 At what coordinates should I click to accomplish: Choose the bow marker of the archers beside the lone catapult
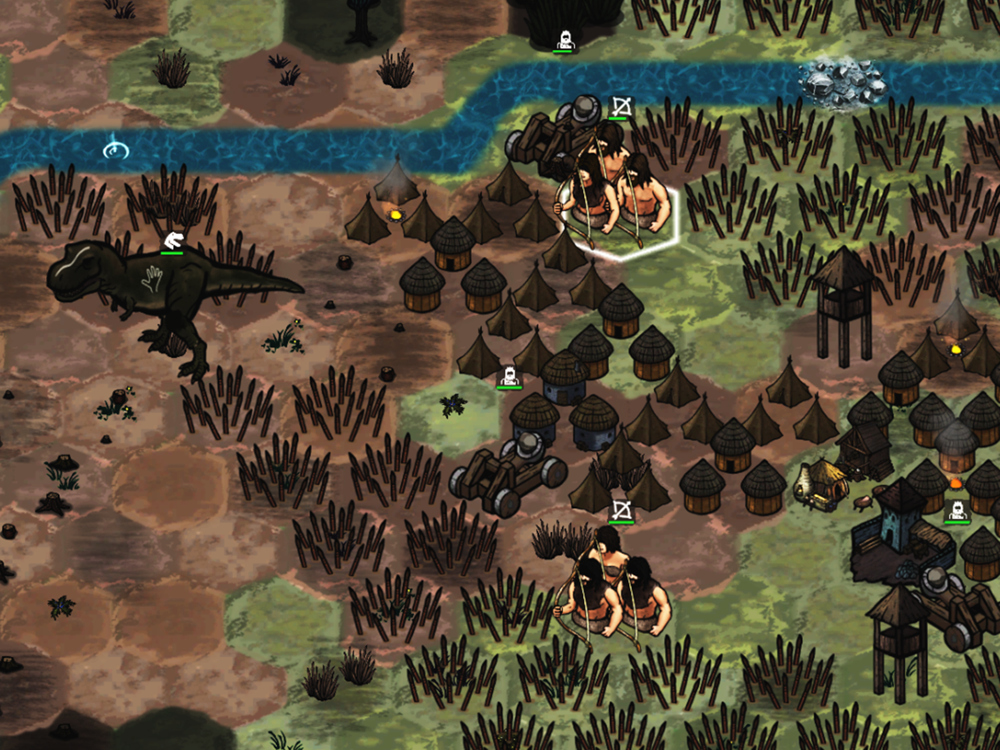pos(621,511)
